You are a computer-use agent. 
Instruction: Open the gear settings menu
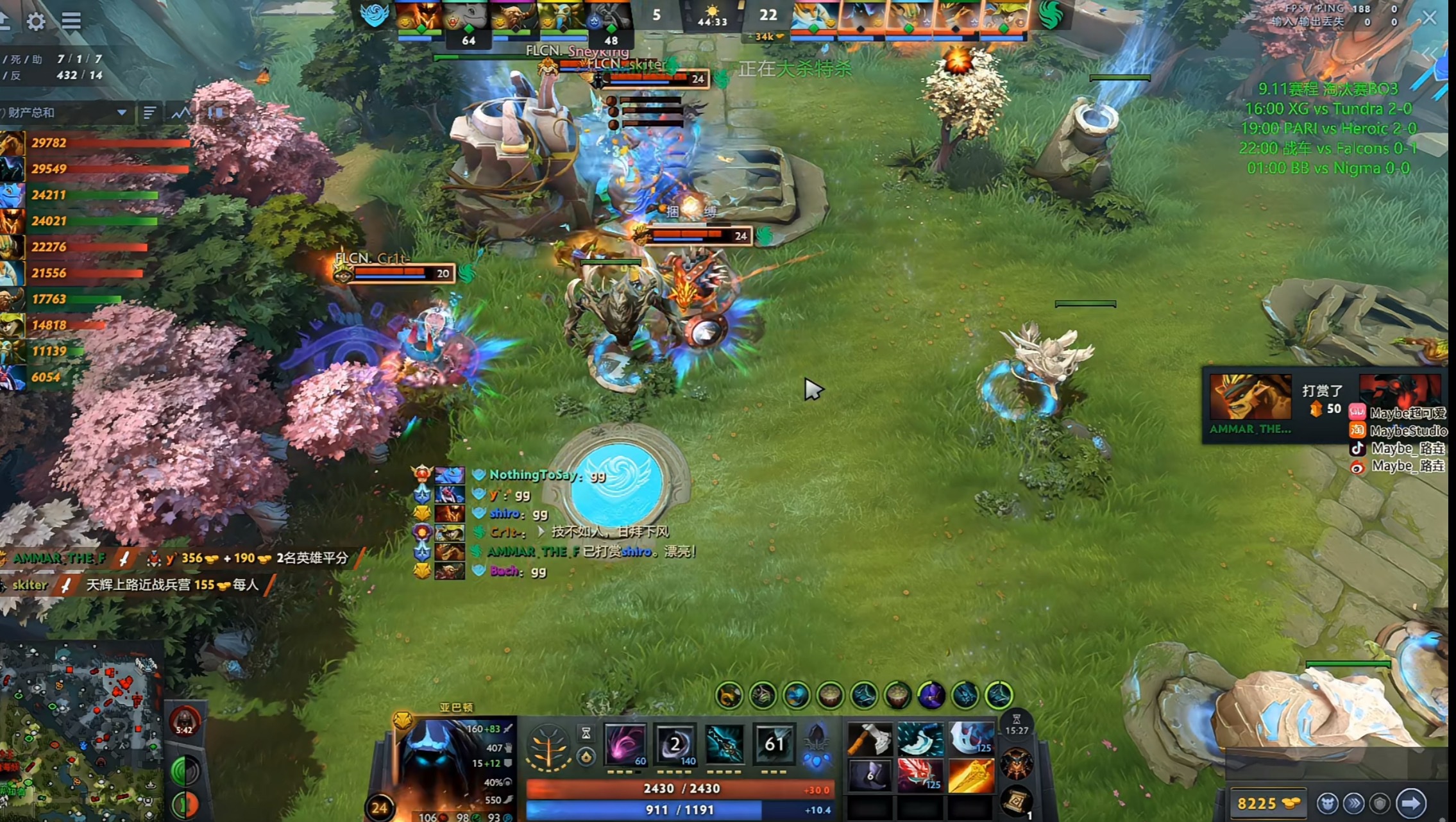pyautogui.click(x=36, y=21)
